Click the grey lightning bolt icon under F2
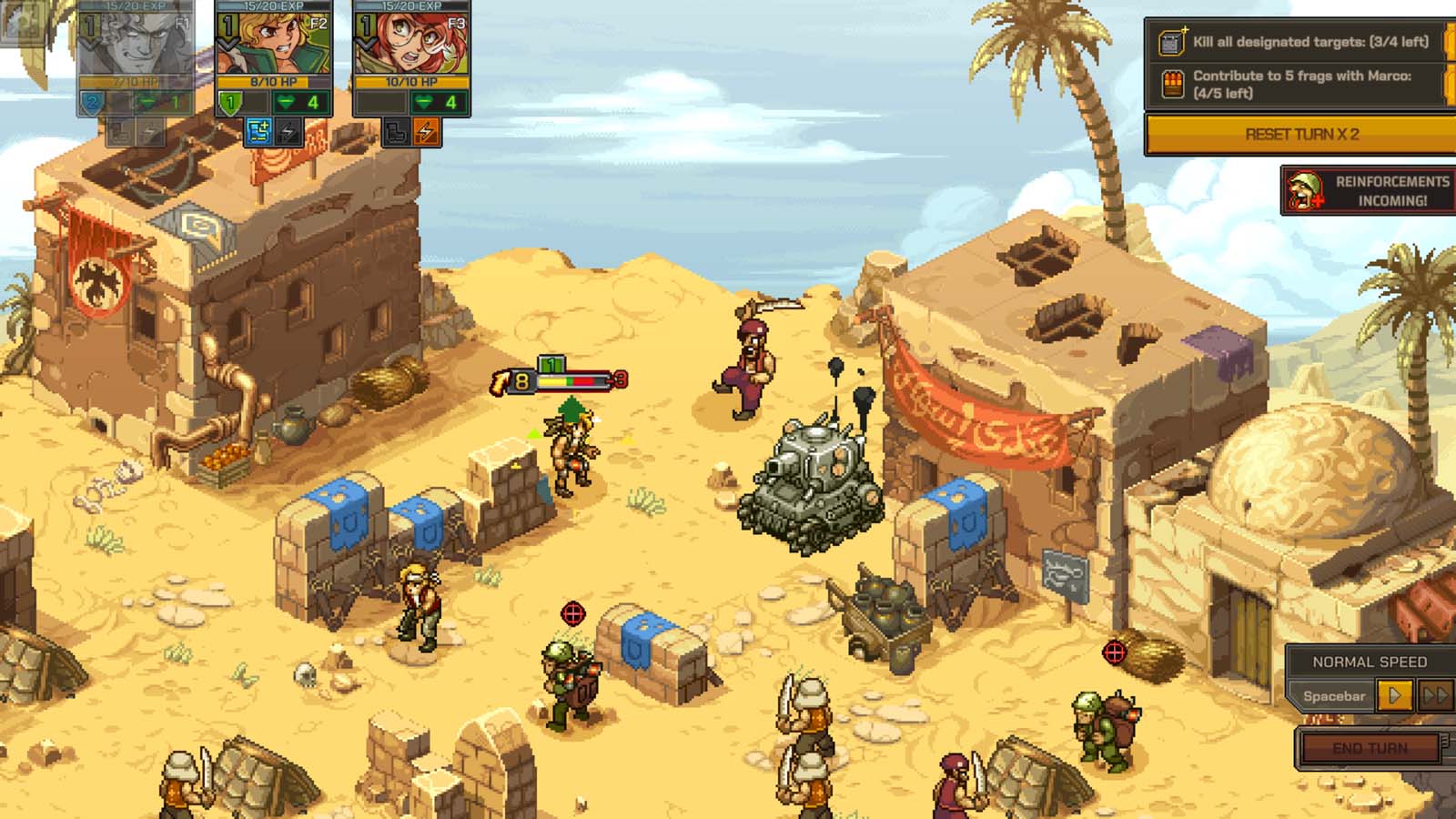This screenshot has width=1456, height=819. tap(288, 132)
